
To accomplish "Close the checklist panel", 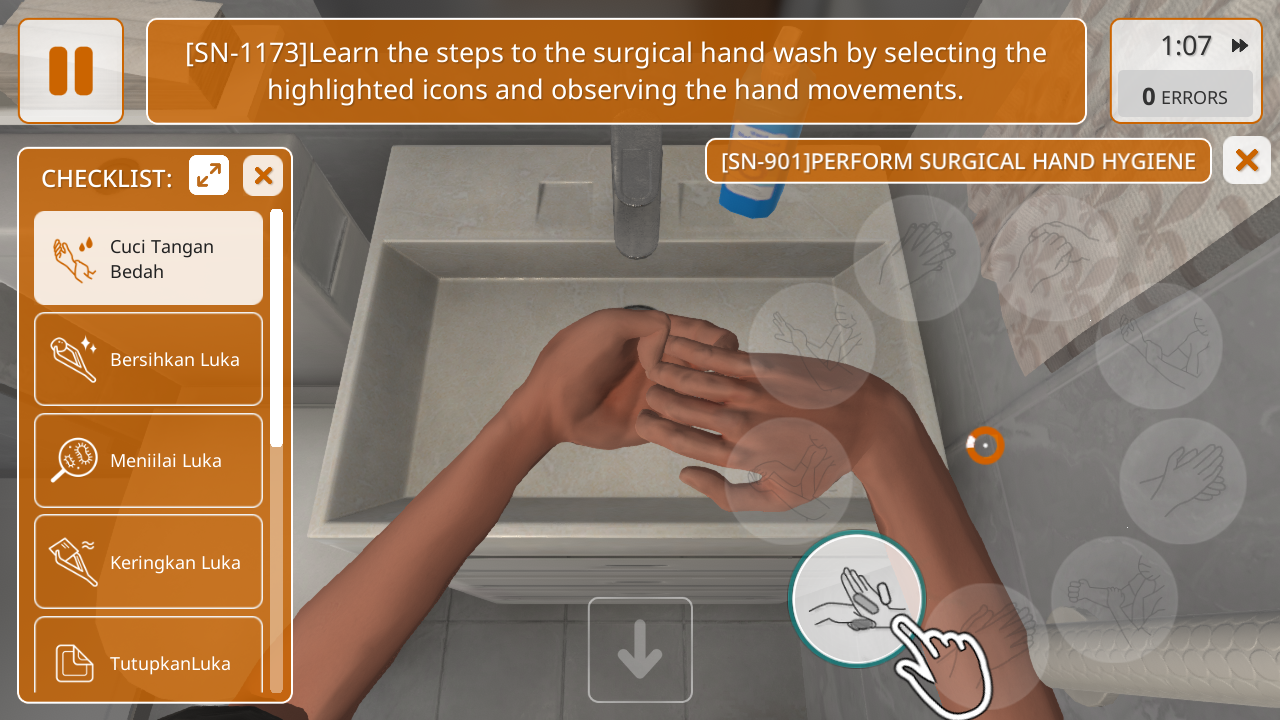I will pos(263,176).
